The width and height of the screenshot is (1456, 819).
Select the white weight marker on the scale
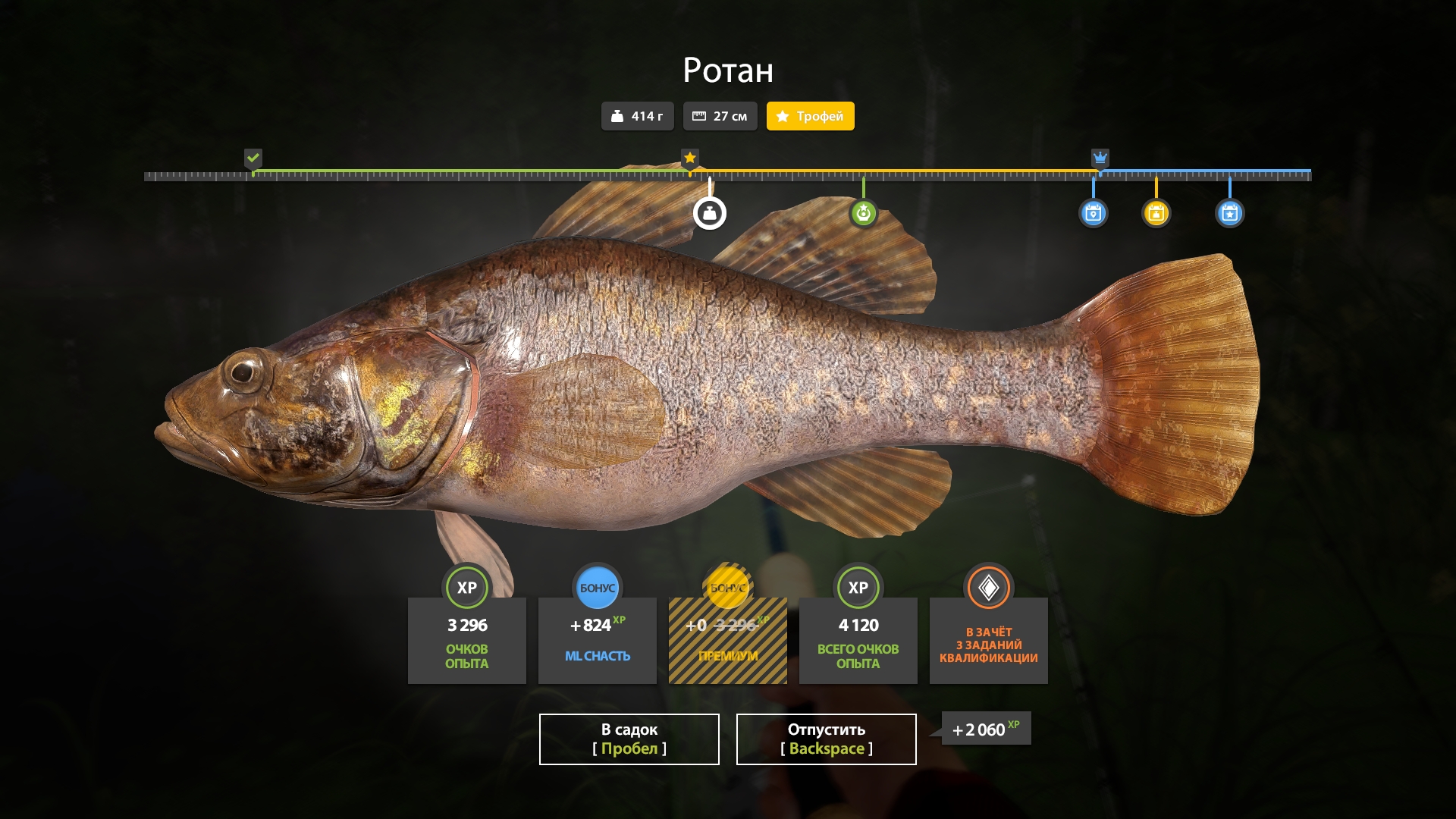point(710,213)
